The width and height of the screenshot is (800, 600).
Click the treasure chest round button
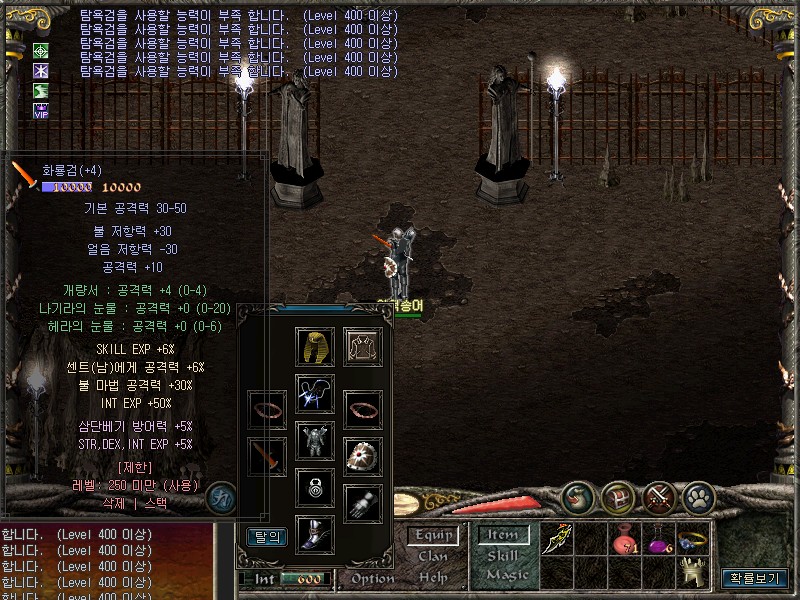click(x=619, y=497)
